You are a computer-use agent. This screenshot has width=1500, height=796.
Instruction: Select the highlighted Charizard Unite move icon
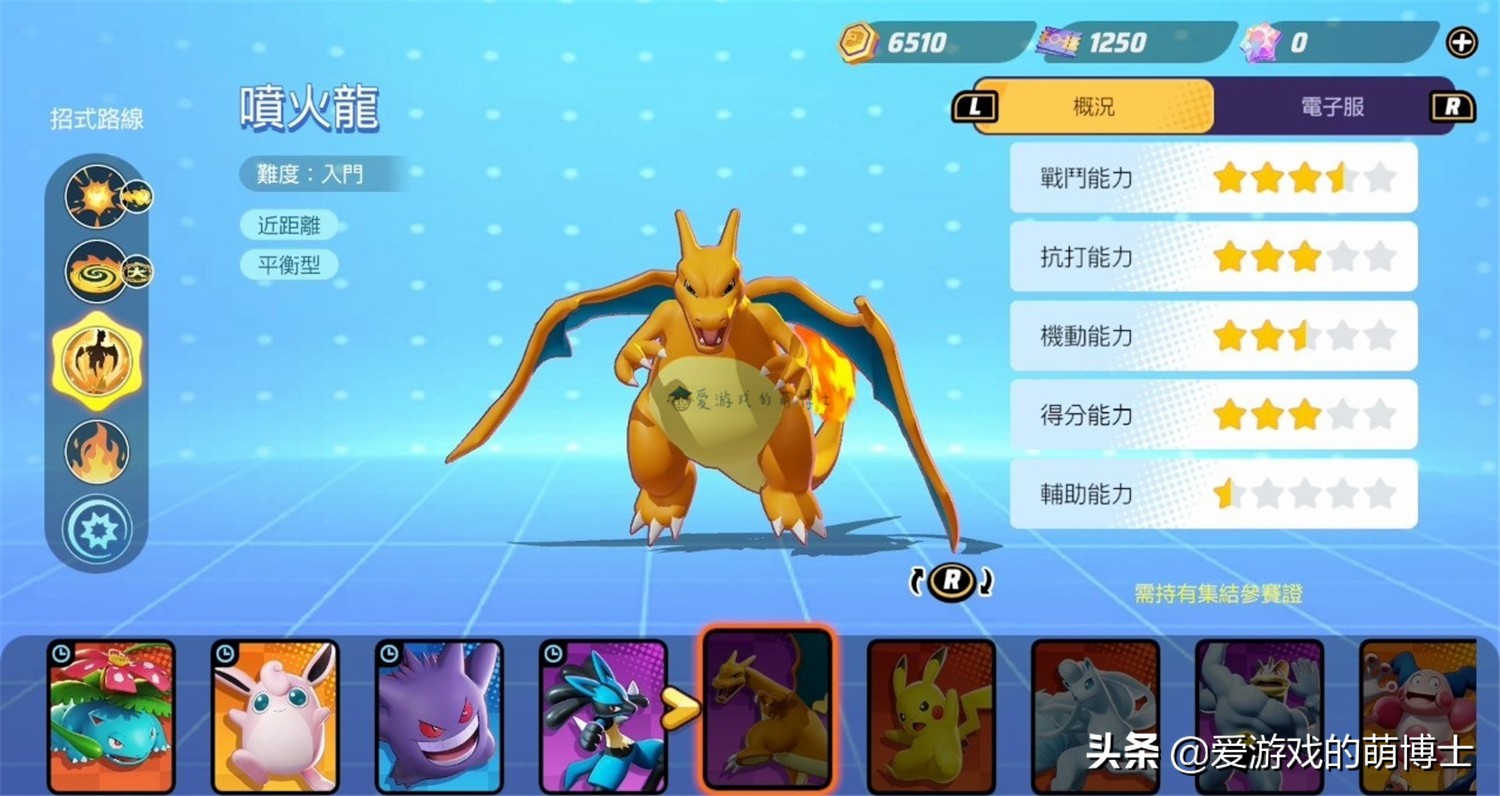point(96,362)
